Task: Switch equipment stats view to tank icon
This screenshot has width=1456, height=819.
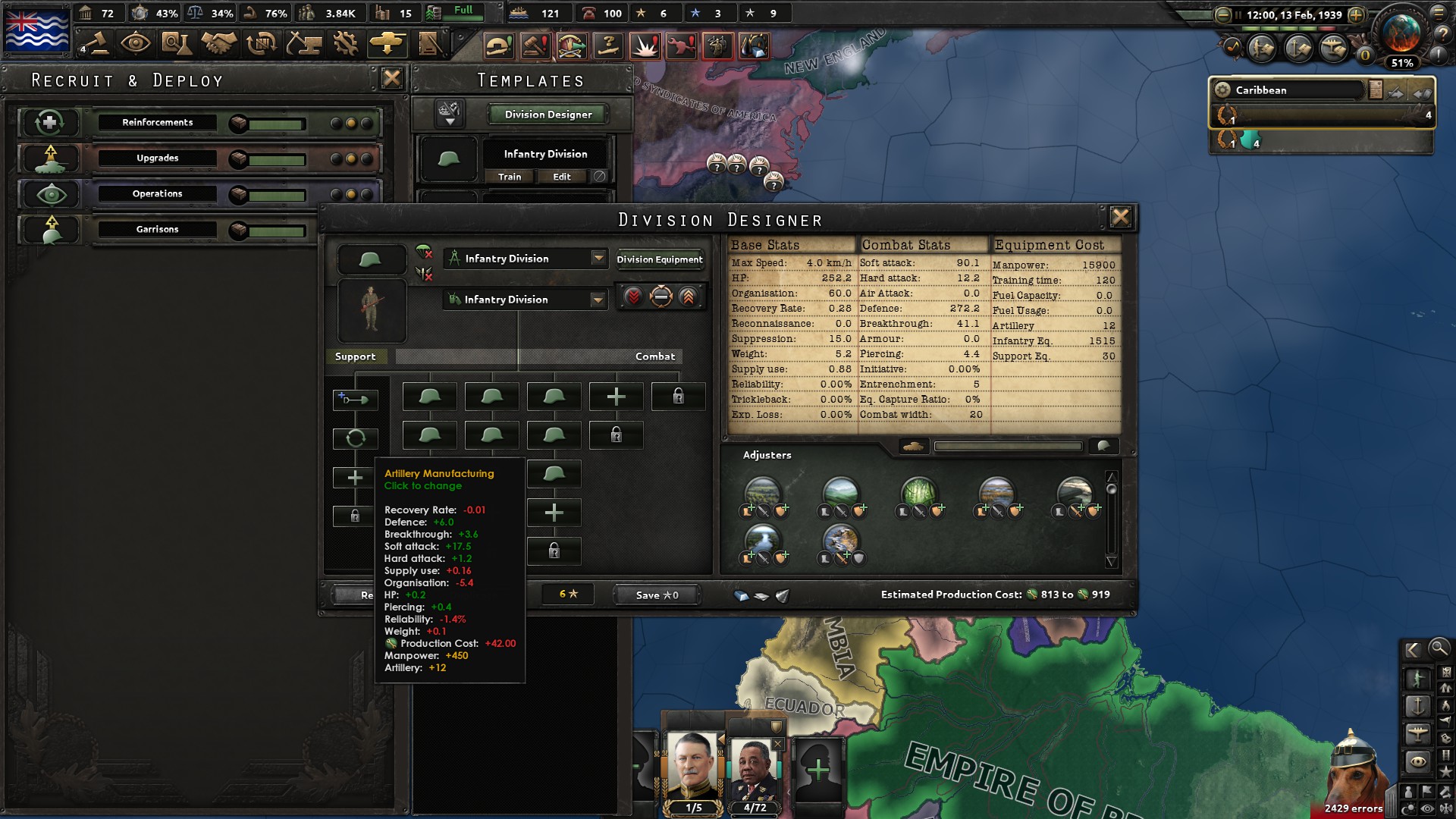Action: [912, 447]
